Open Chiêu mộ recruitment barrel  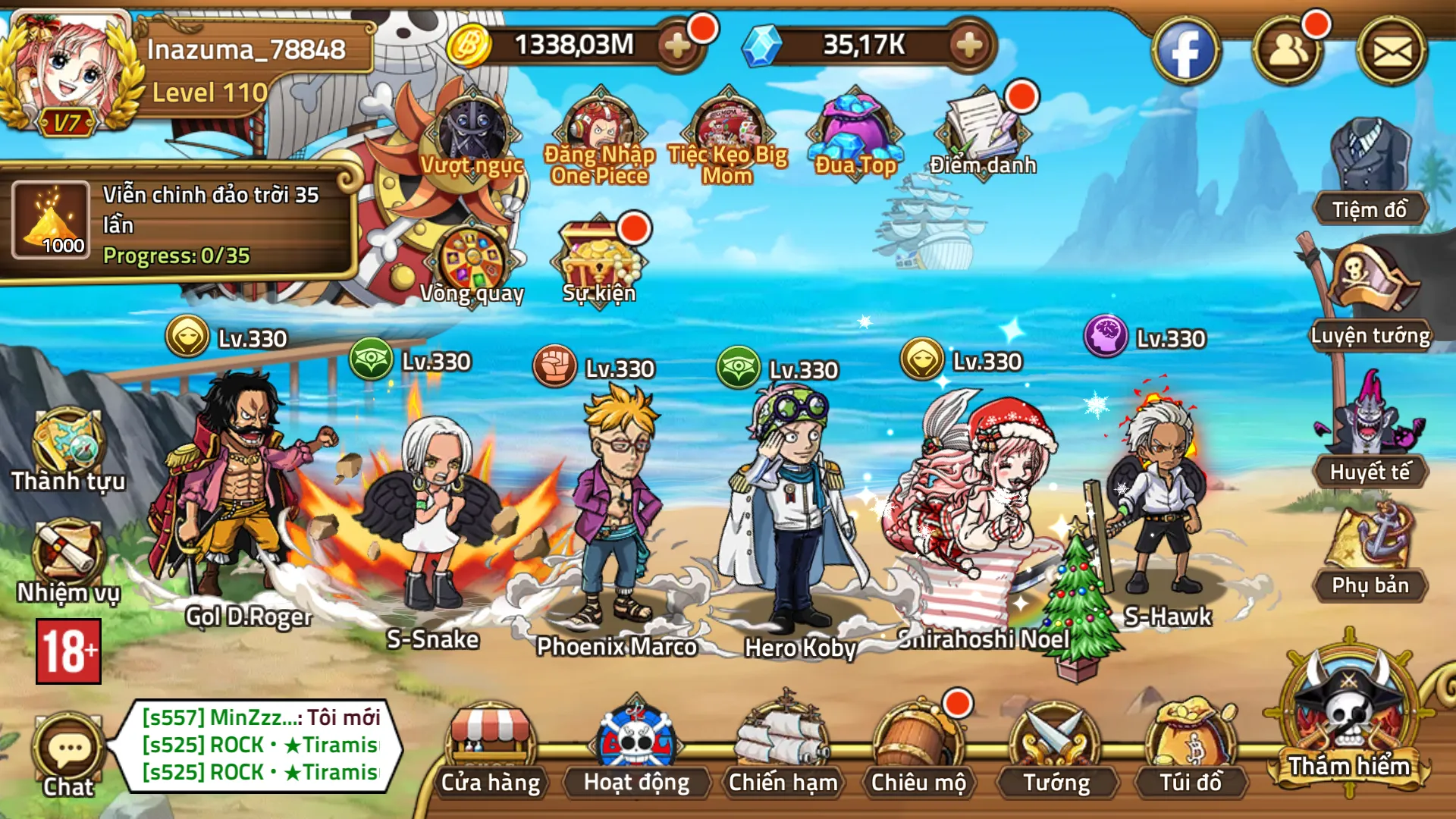pyautogui.click(x=918, y=747)
